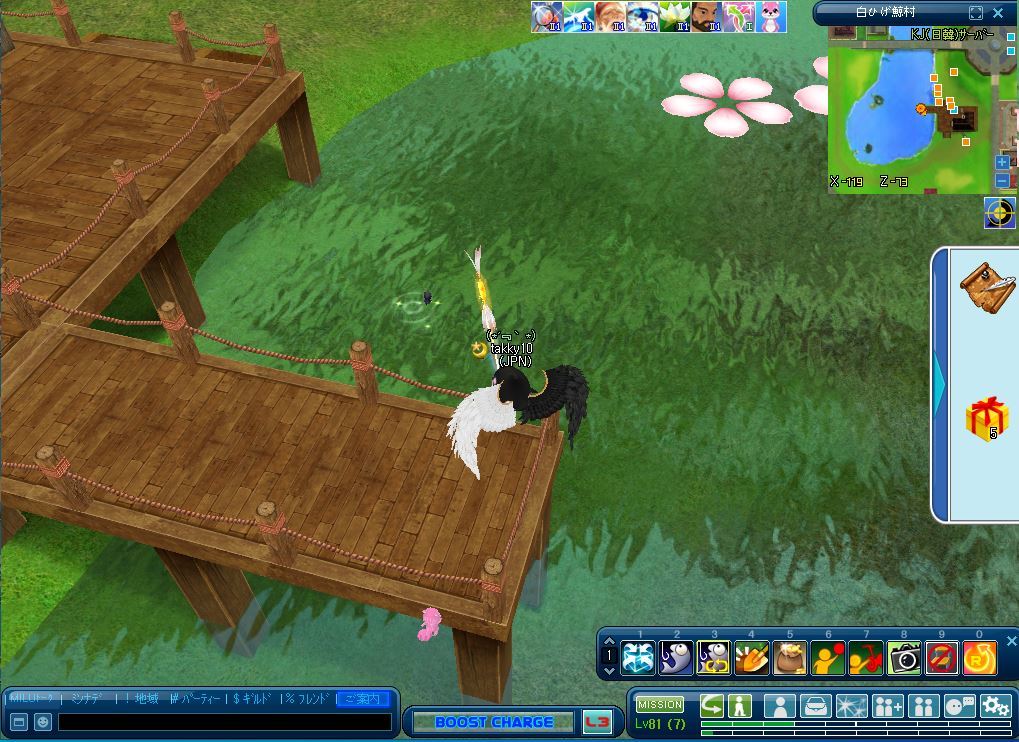
Task: Open the chat speech bubble menu
Action: pyautogui.click(x=959, y=706)
